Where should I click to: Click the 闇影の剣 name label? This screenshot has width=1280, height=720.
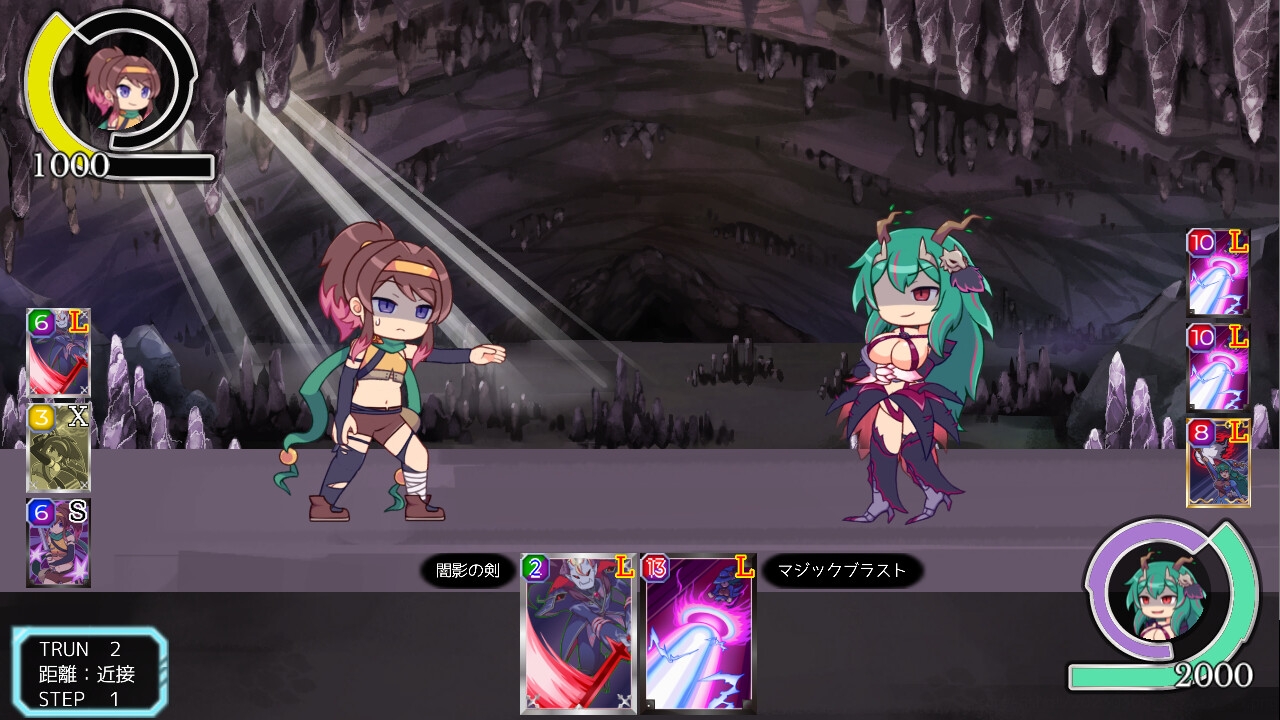coord(467,571)
